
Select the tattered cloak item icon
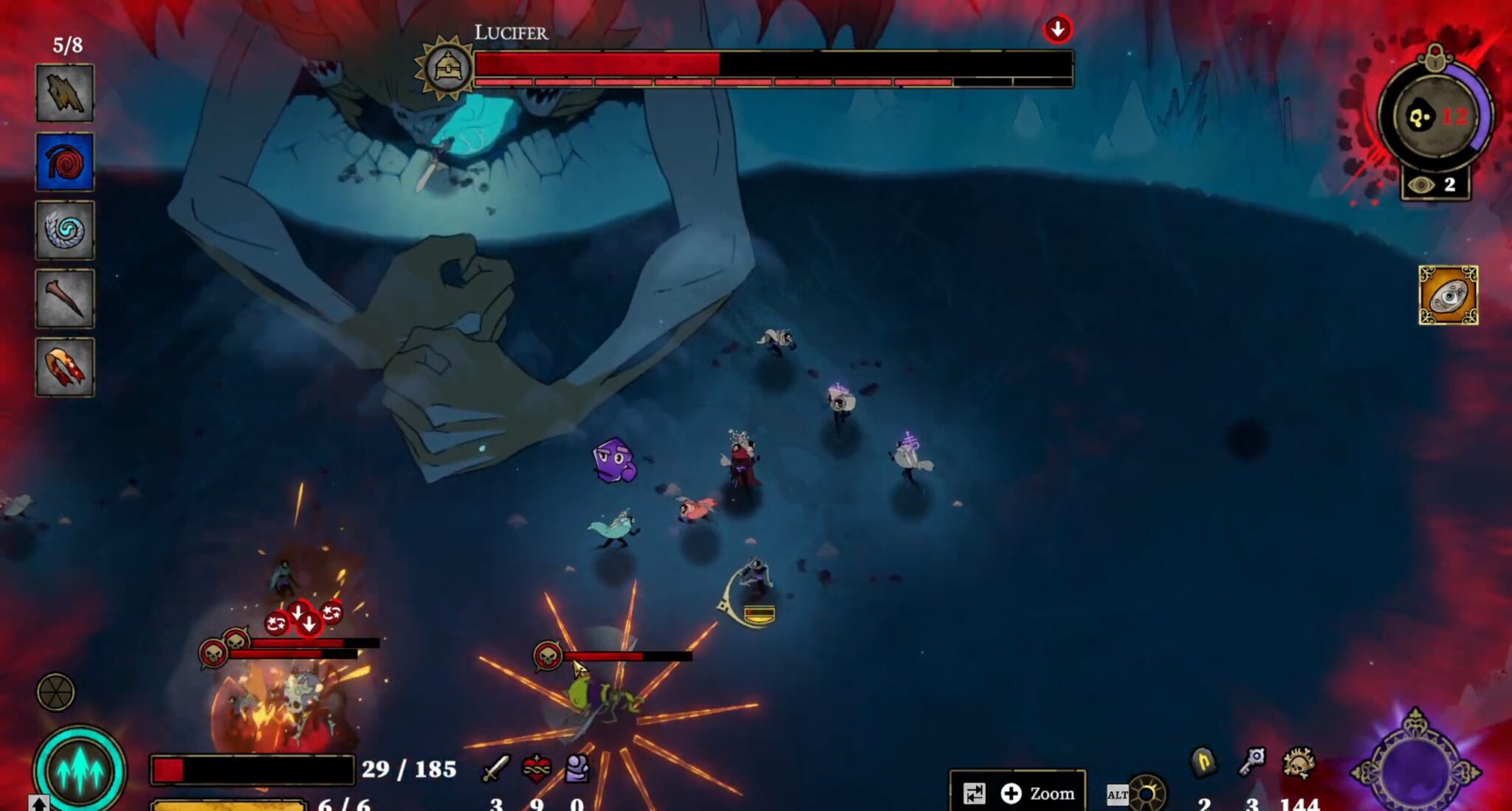click(65, 96)
